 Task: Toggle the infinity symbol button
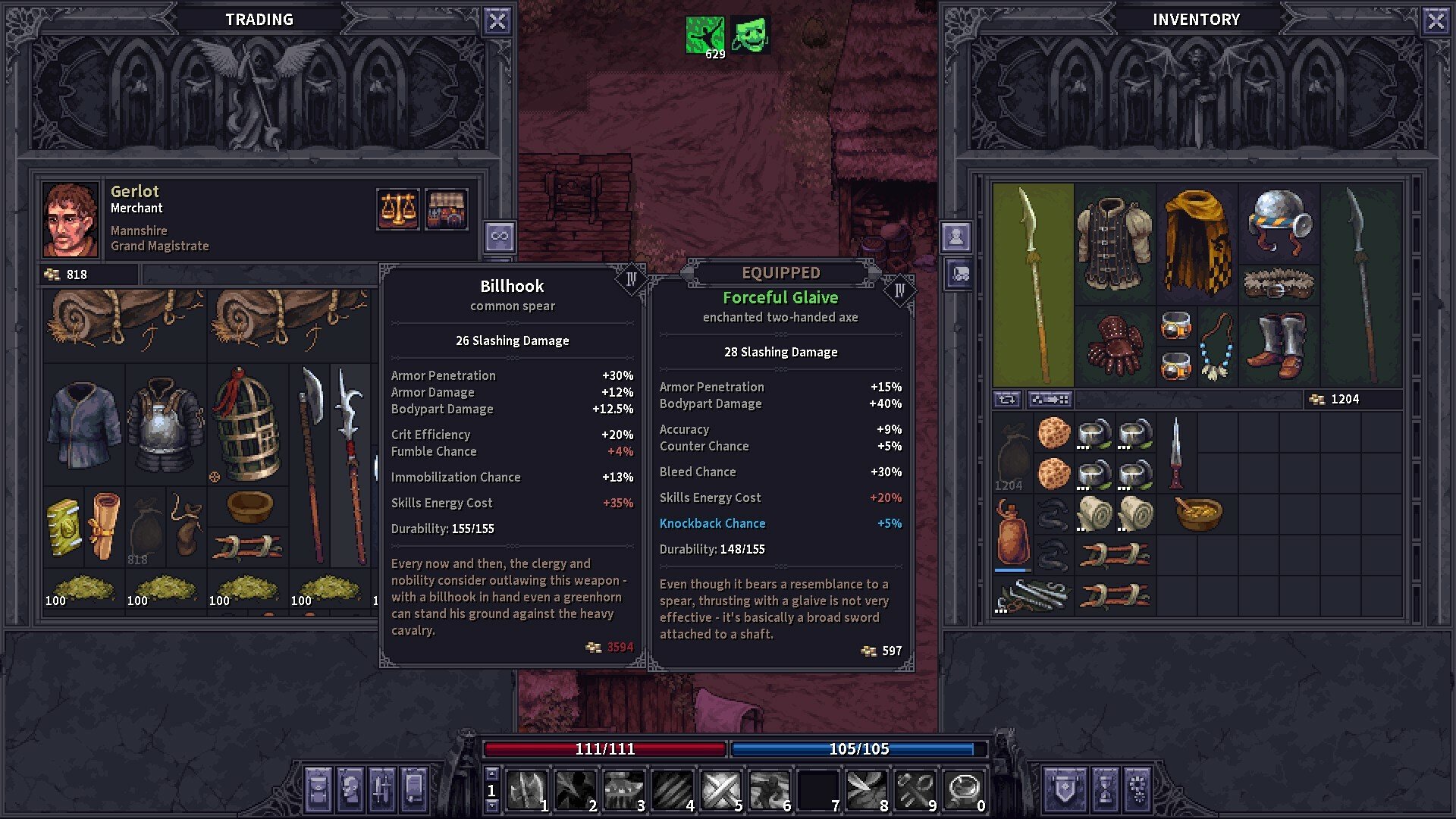499,237
